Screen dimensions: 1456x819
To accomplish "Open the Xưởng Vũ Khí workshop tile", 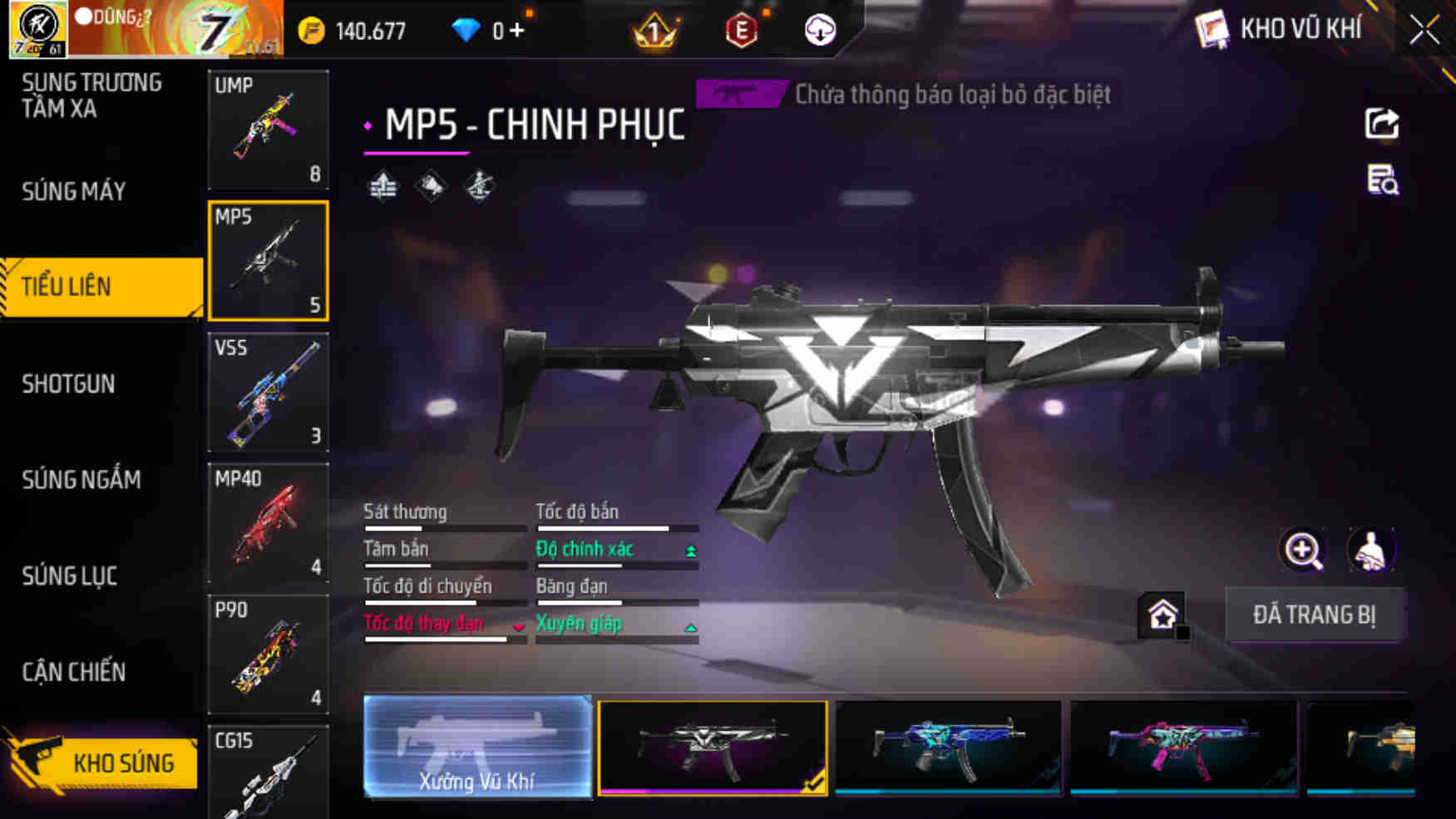I will 477,747.
